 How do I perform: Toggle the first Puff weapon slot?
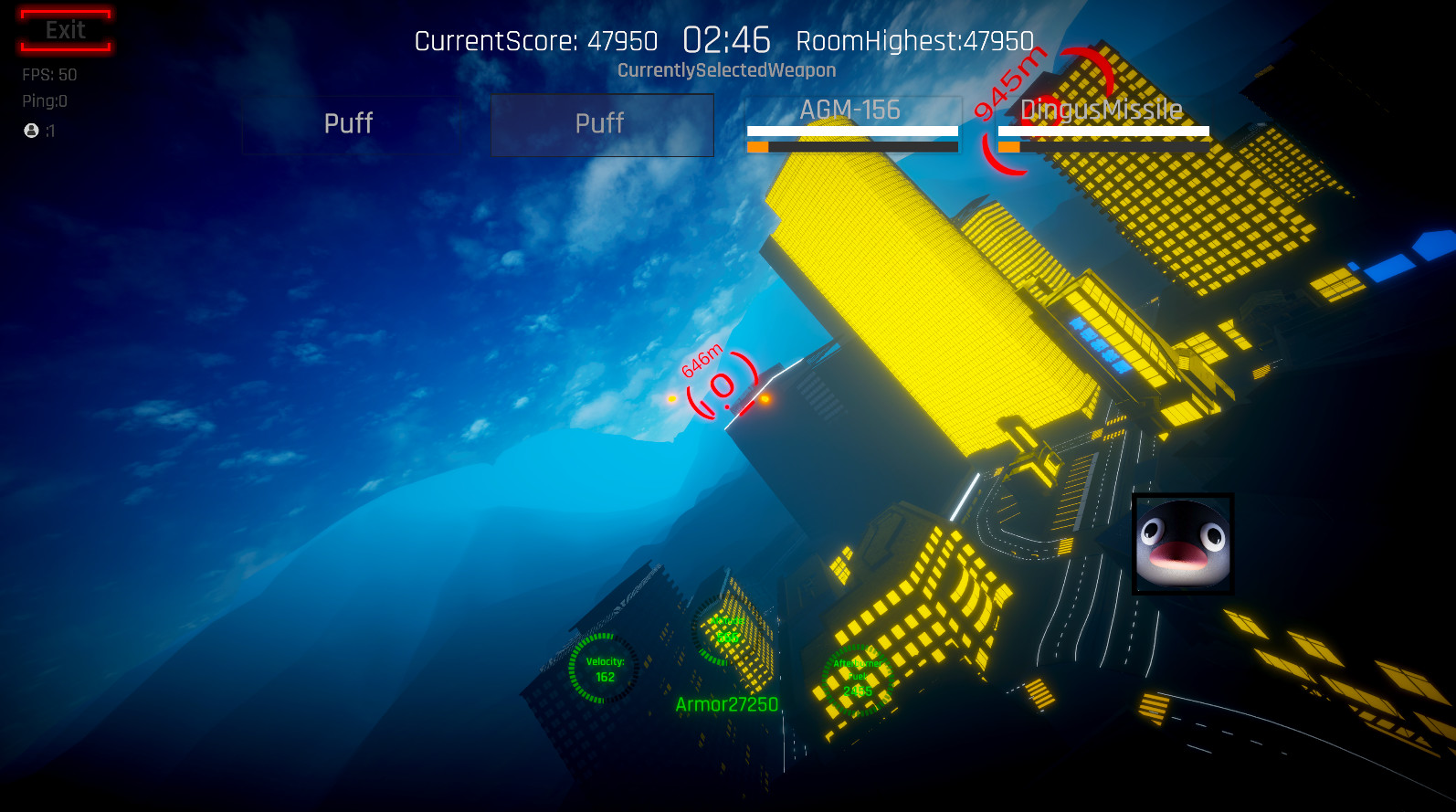pos(348,123)
